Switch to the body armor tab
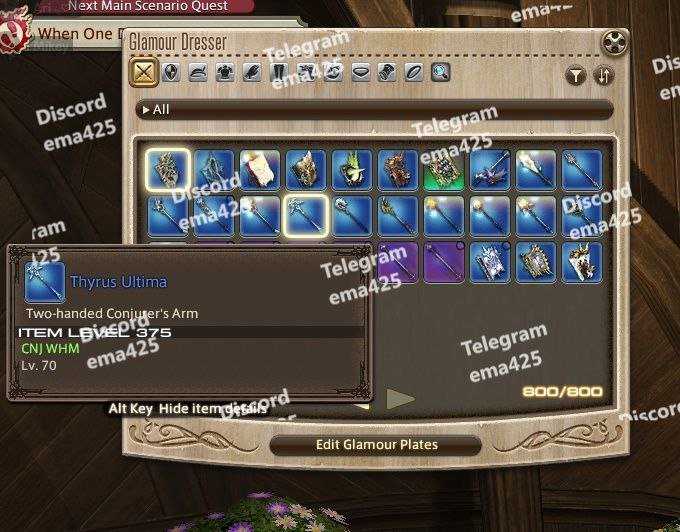This screenshot has width=680, height=532. [225, 73]
